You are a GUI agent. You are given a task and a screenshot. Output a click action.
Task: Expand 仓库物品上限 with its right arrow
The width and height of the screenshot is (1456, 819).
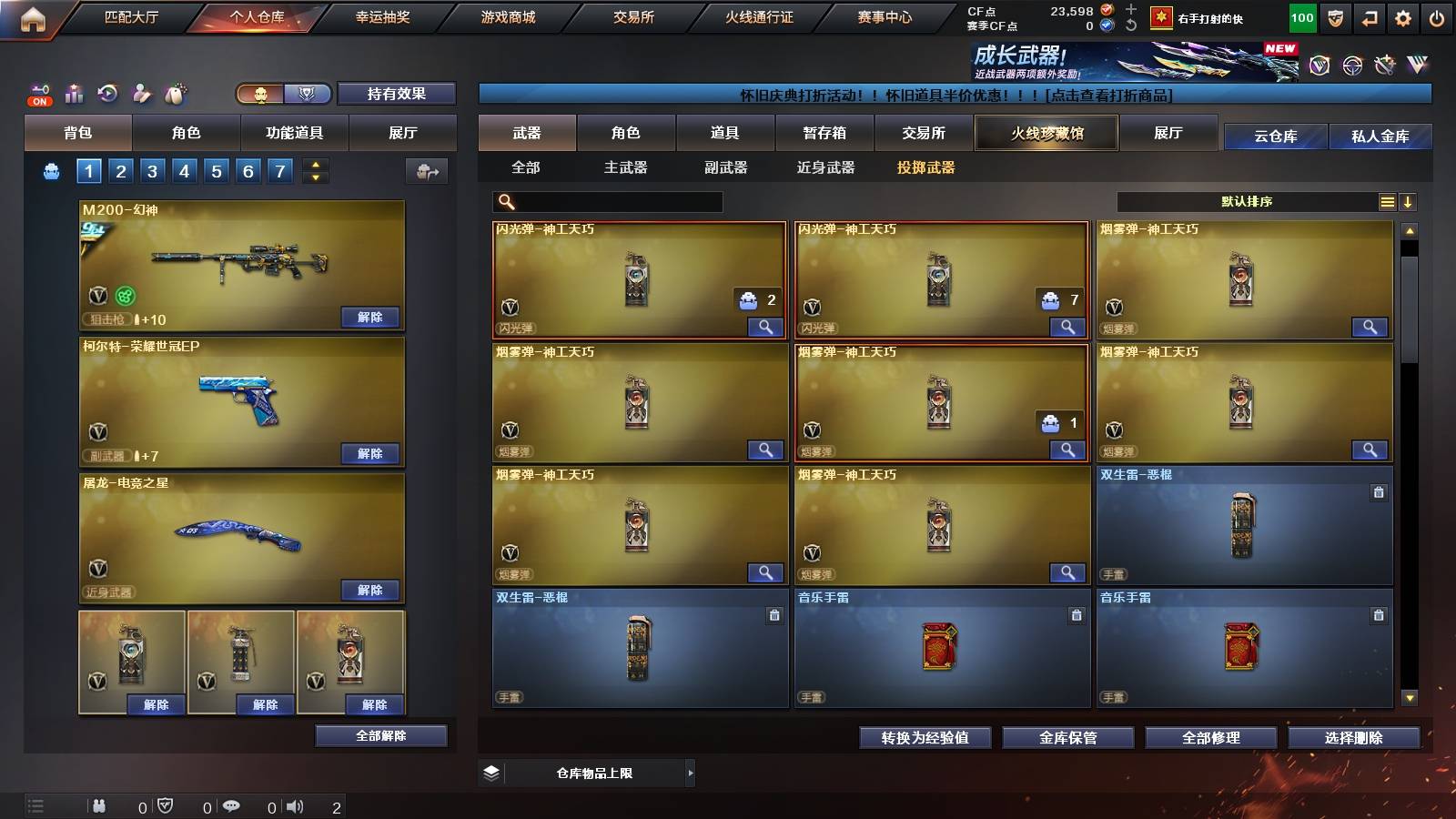click(x=690, y=772)
